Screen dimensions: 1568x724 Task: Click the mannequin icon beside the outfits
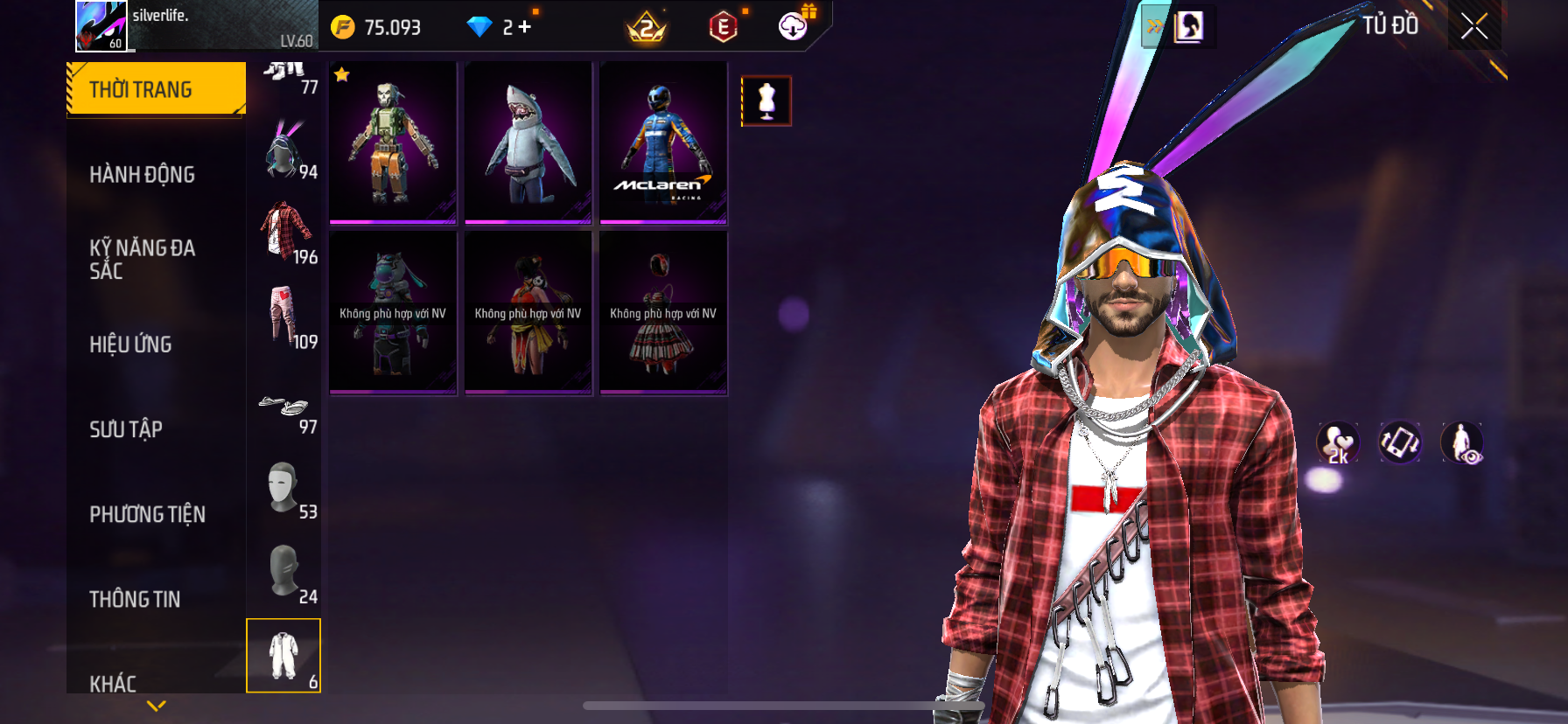(x=766, y=101)
